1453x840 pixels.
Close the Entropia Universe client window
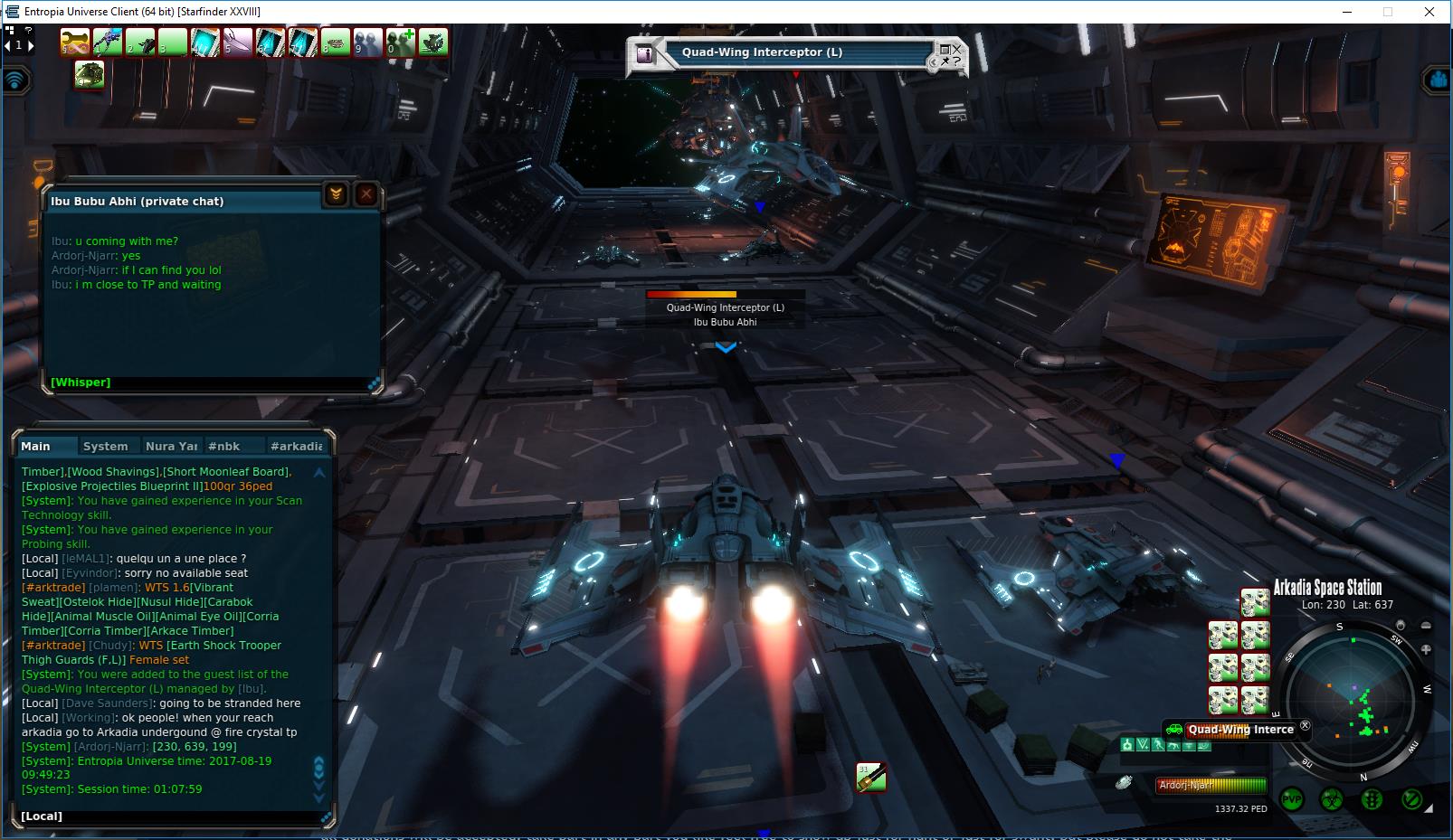point(1429,12)
